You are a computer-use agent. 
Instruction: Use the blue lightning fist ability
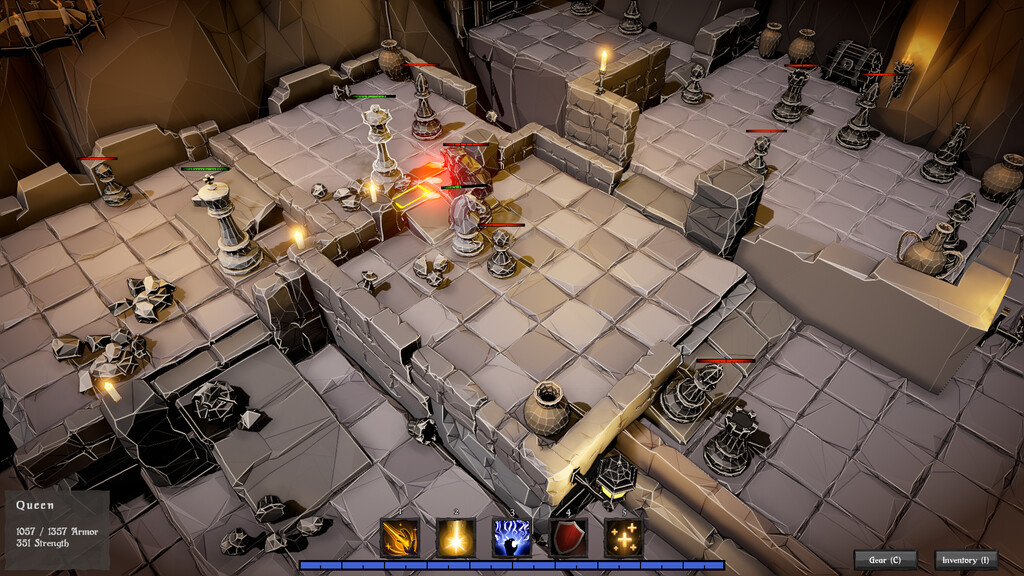[x=512, y=538]
